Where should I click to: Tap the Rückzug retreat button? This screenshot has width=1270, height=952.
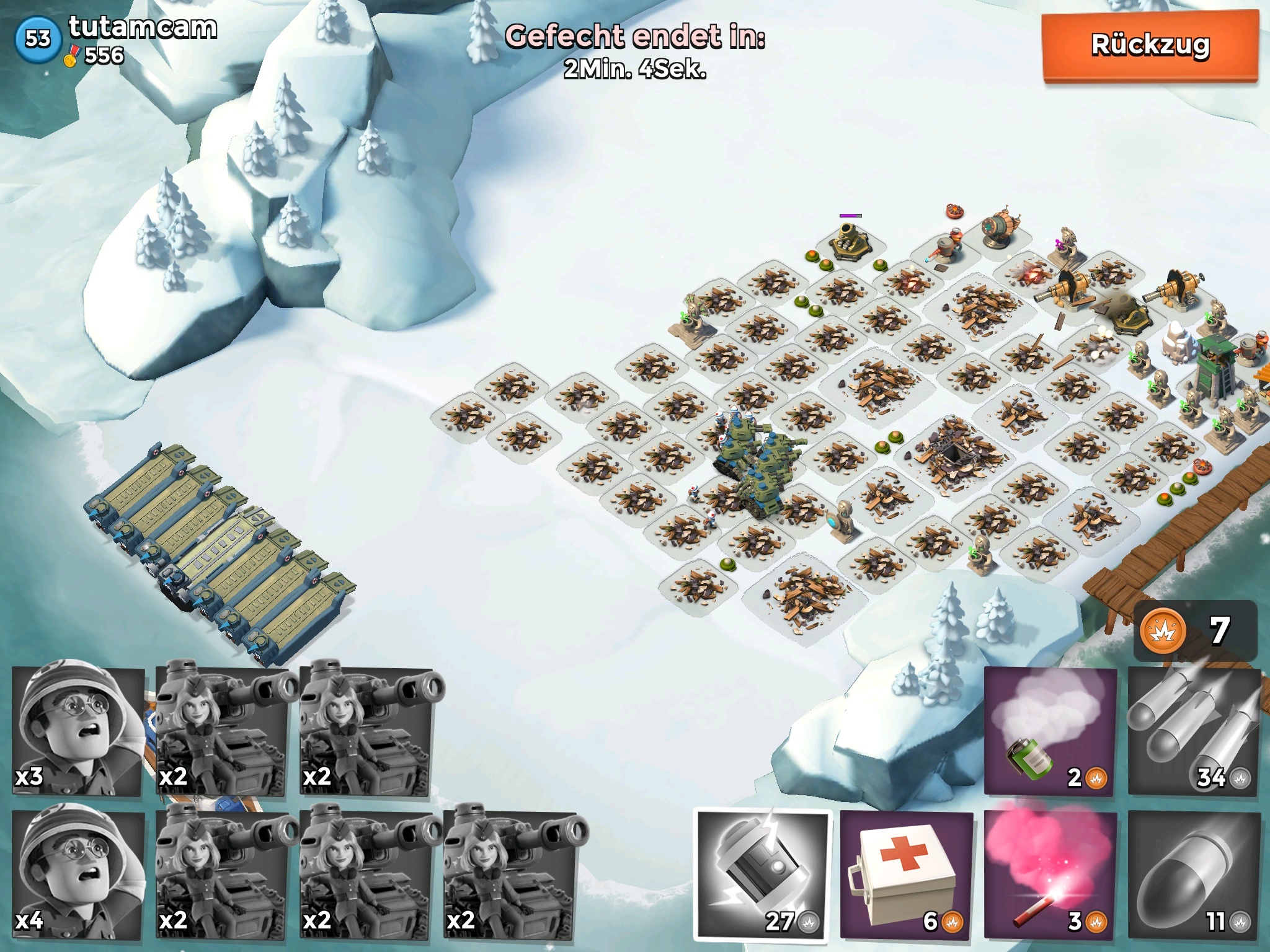(1150, 46)
